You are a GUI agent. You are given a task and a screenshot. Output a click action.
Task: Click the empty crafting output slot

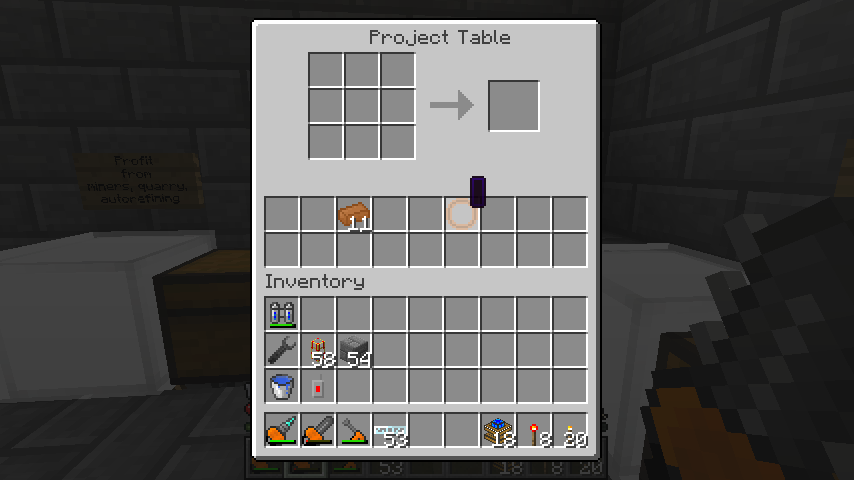tap(514, 106)
